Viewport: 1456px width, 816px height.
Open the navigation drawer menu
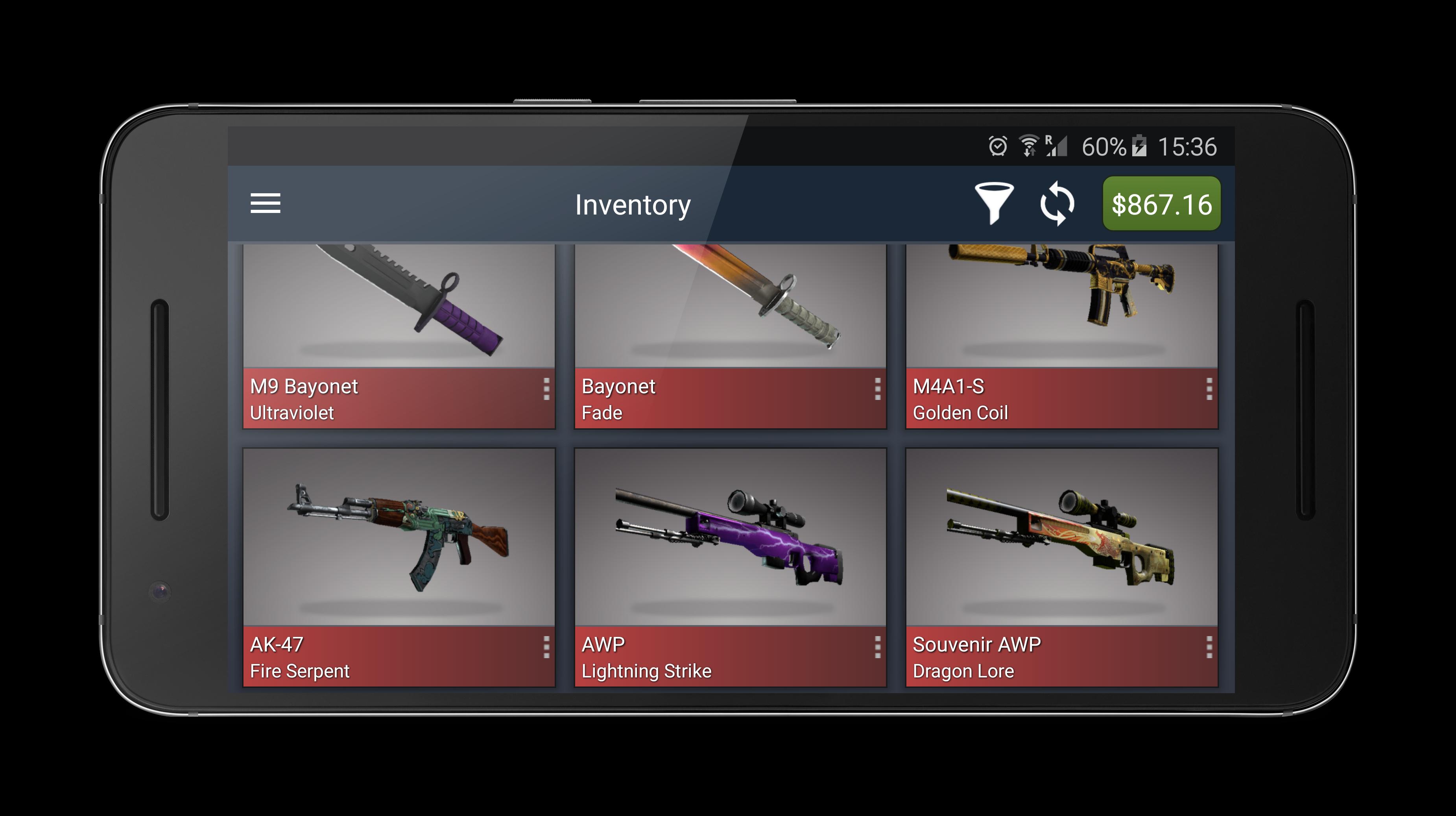click(266, 204)
